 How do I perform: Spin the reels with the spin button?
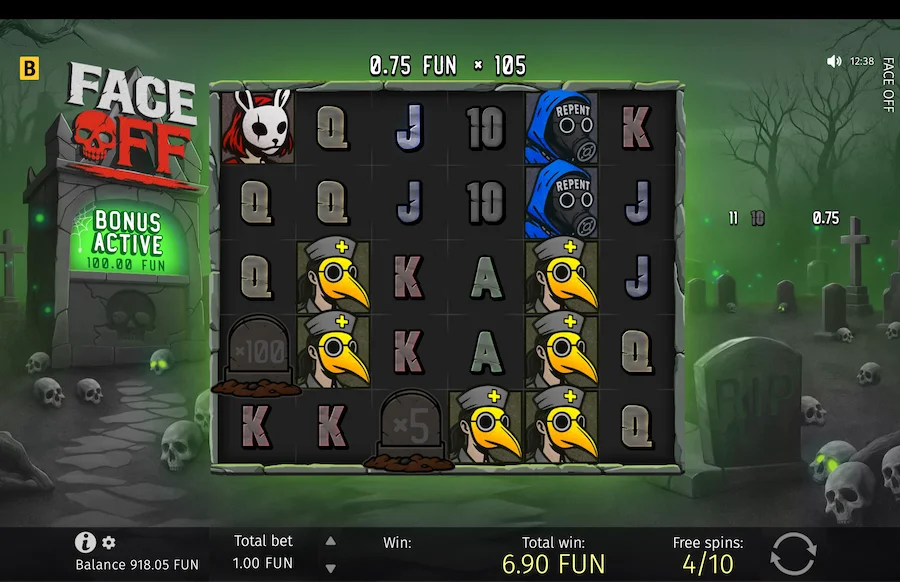click(x=793, y=553)
